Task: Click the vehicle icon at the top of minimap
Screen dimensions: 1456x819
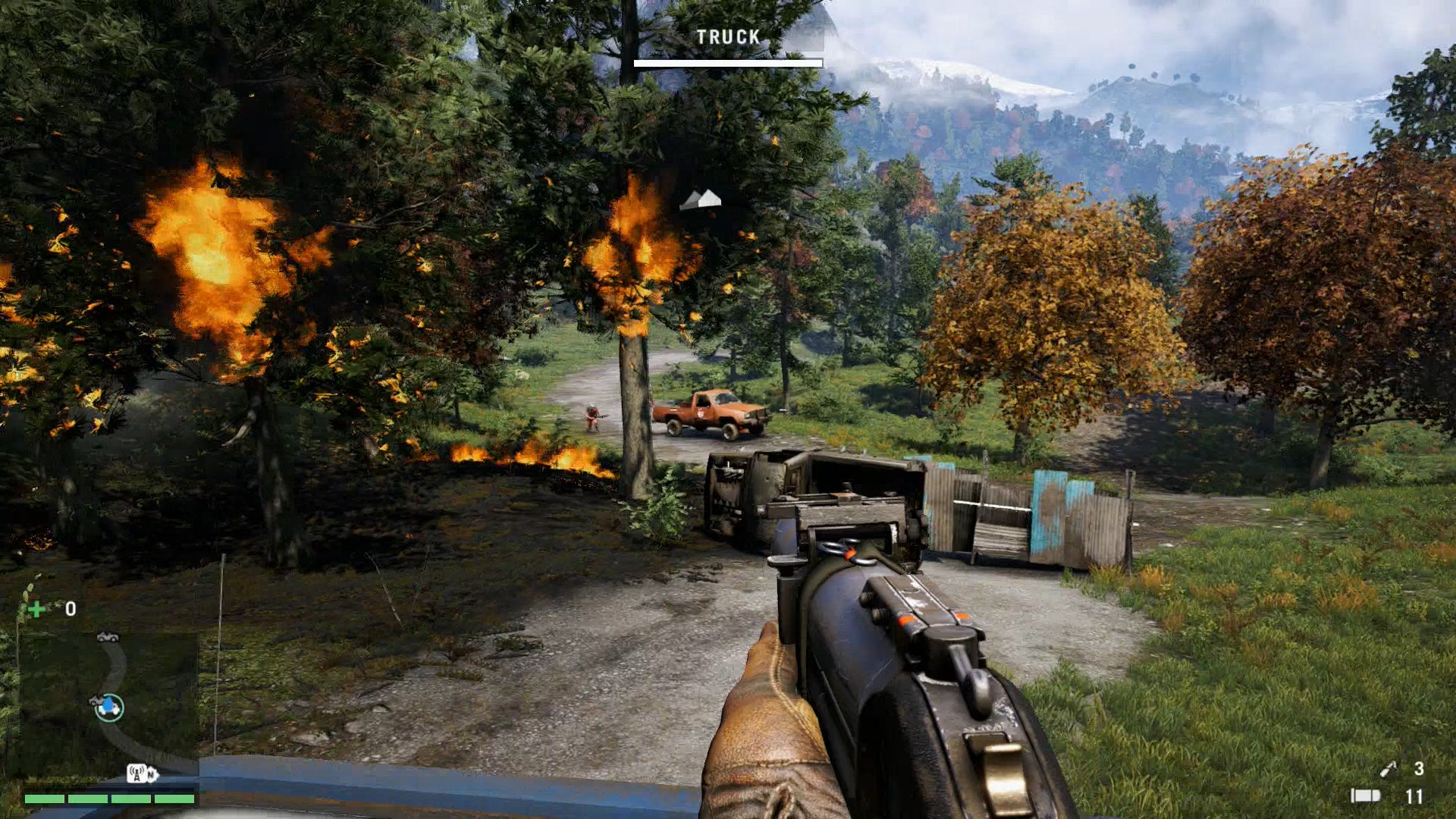Action: pyautogui.click(x=108, y=637)
